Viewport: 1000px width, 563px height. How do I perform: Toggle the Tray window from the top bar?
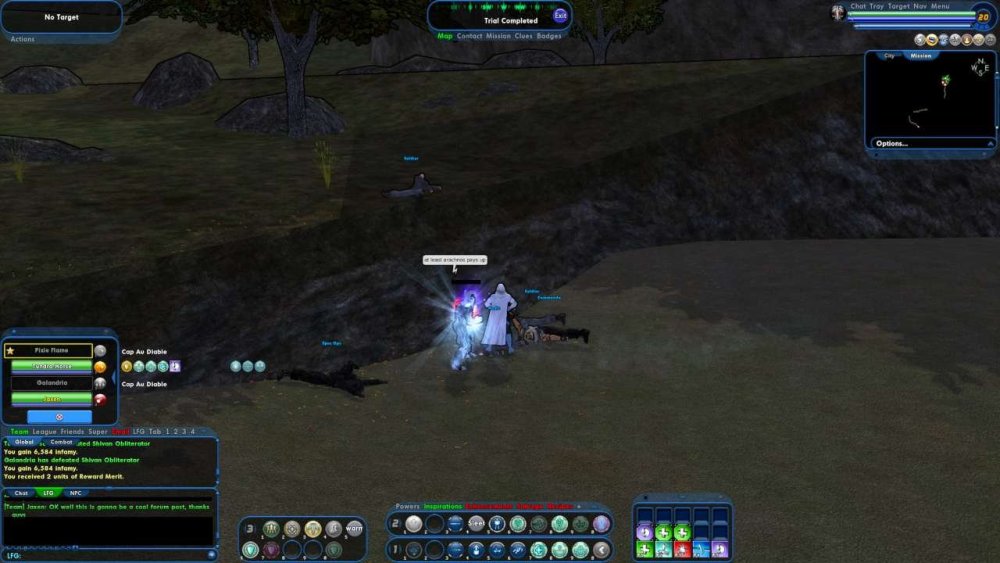click(x=877, y=6)
